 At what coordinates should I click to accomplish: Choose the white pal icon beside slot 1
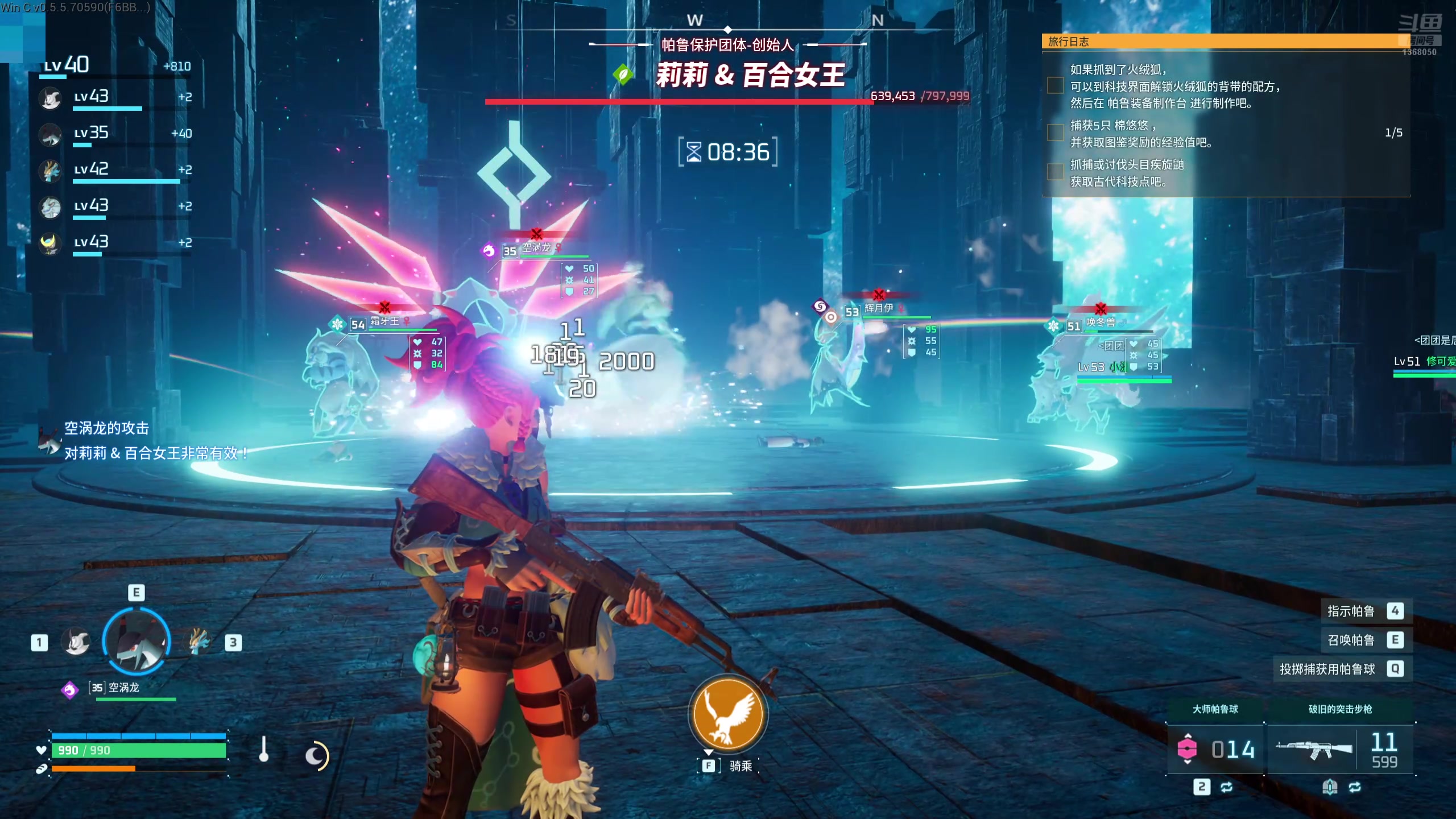pyautogui.click(x=76, y=643)
